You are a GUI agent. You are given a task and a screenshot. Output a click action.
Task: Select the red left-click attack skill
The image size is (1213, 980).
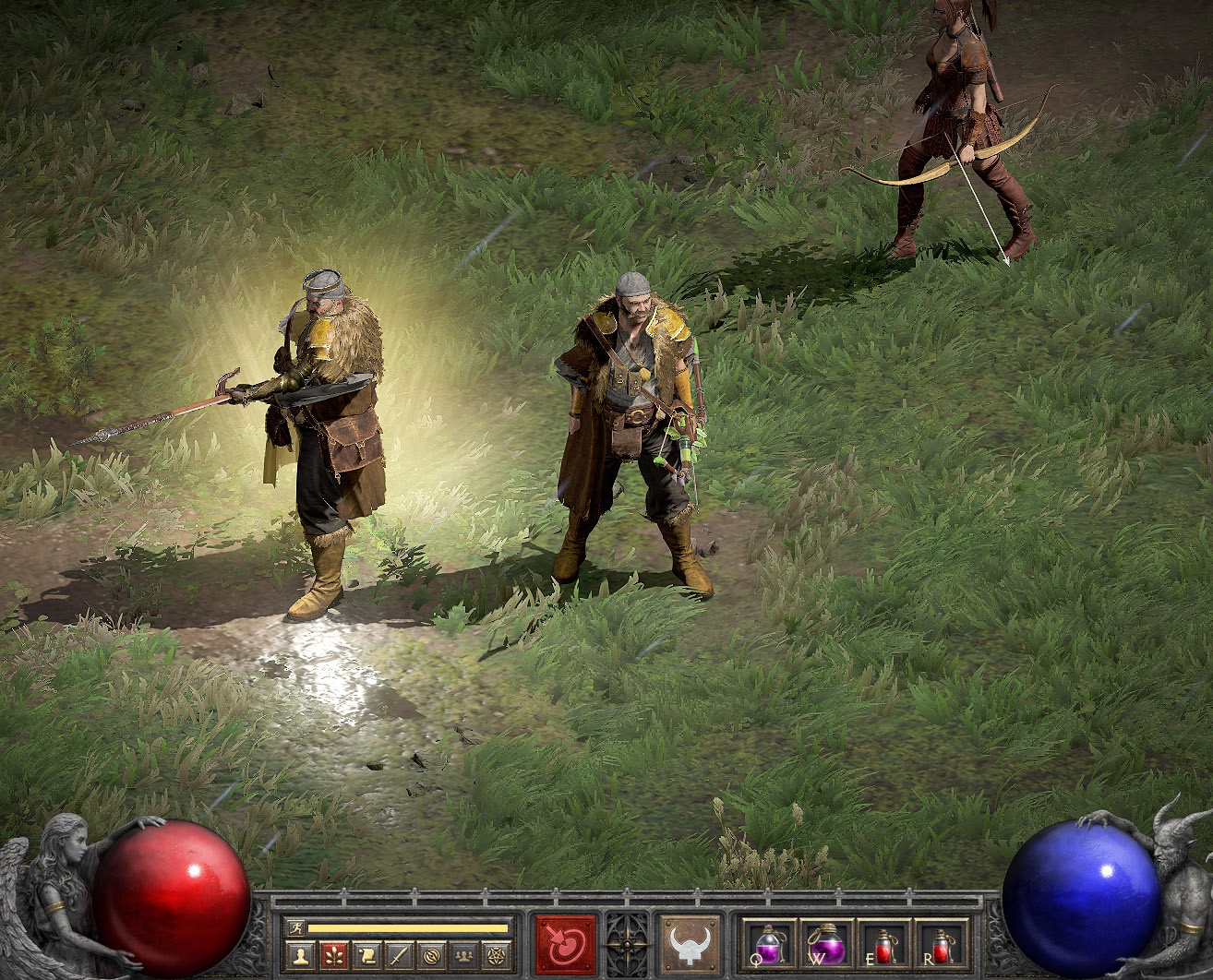(566, 944)
